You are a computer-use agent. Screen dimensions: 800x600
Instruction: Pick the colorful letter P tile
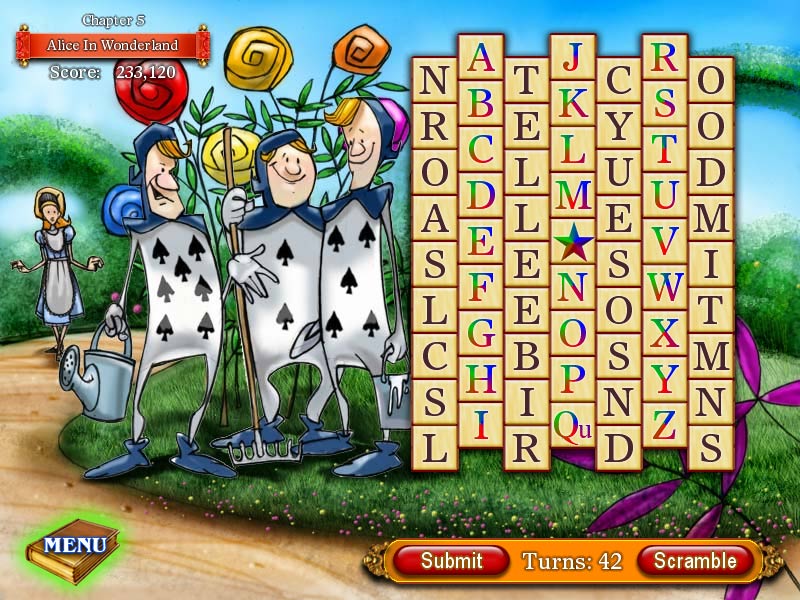(x=573, y=378)
